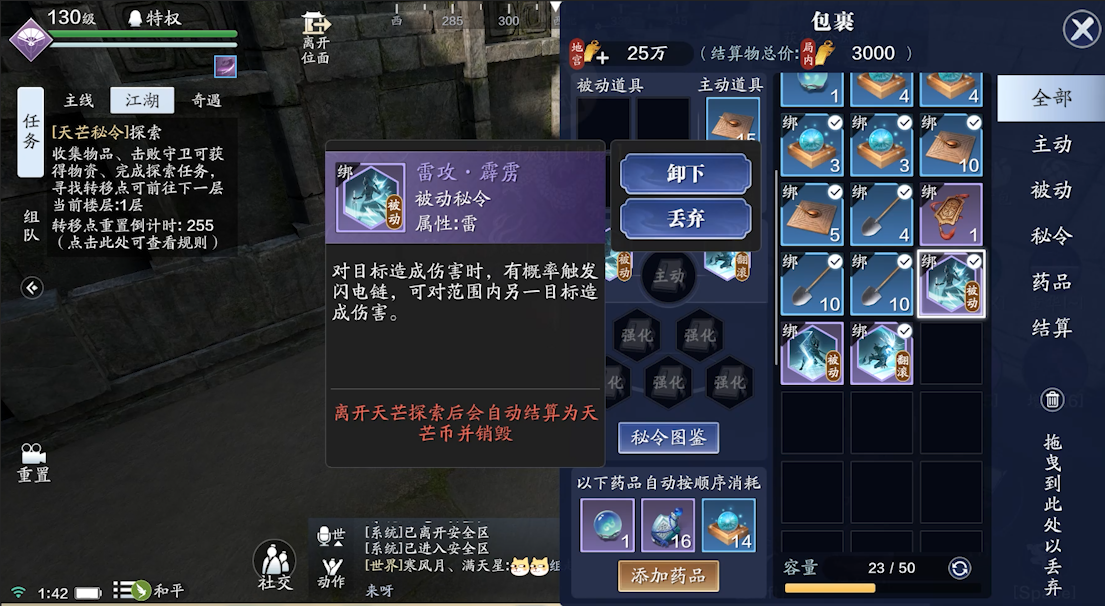Open the 秘令图鉴 codex

(668, 438)
